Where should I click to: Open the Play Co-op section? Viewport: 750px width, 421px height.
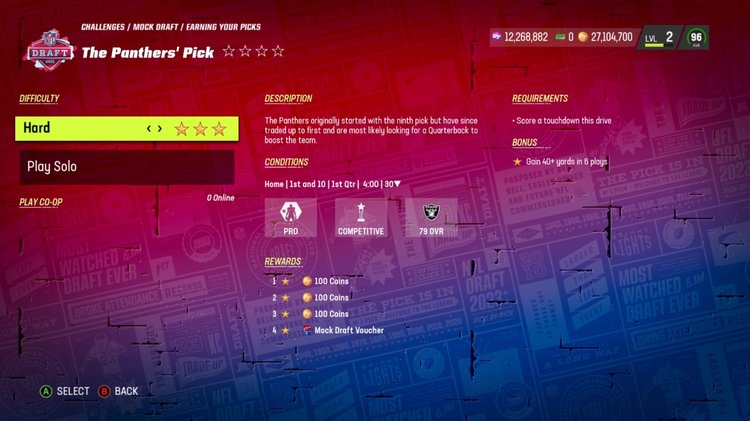(41, 202)
